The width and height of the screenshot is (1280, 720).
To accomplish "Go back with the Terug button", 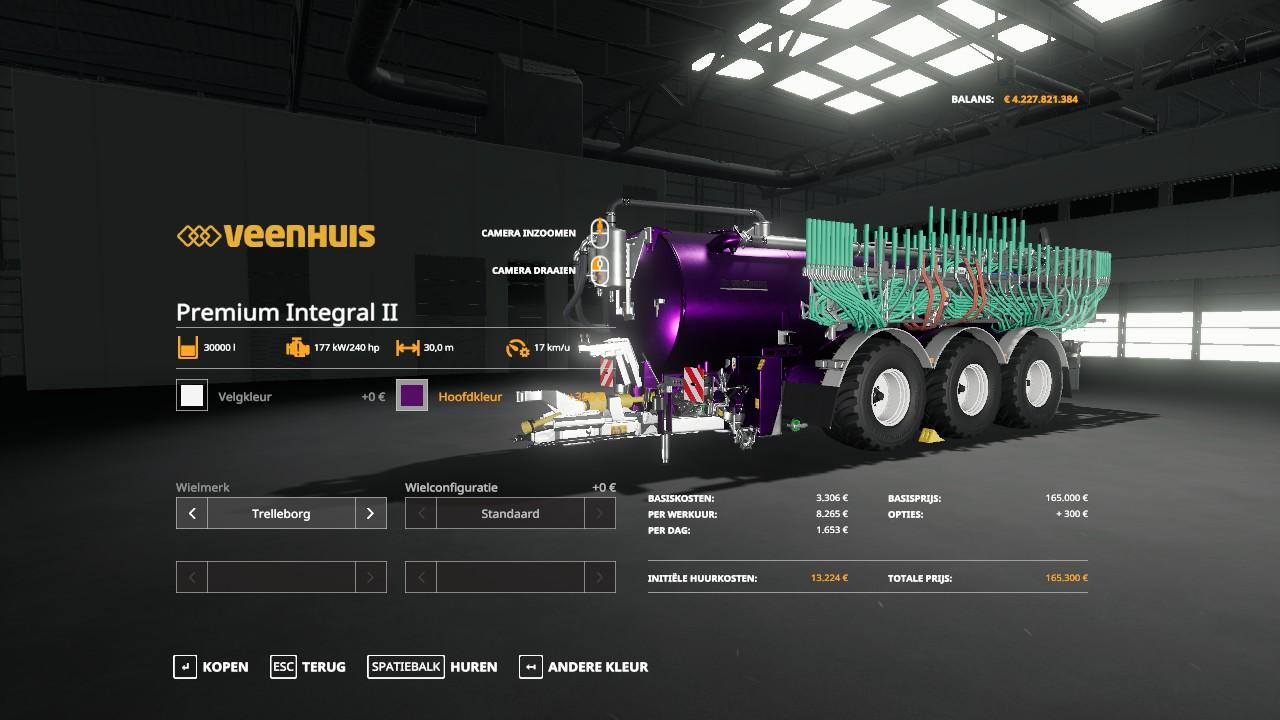I will pos(308,667).
